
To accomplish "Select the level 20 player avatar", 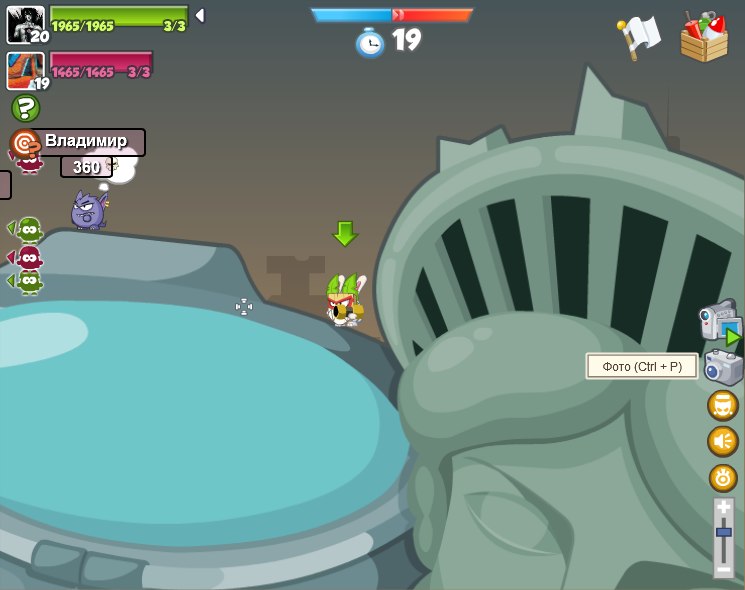I will pyautogui.click(x=26, y=24).
